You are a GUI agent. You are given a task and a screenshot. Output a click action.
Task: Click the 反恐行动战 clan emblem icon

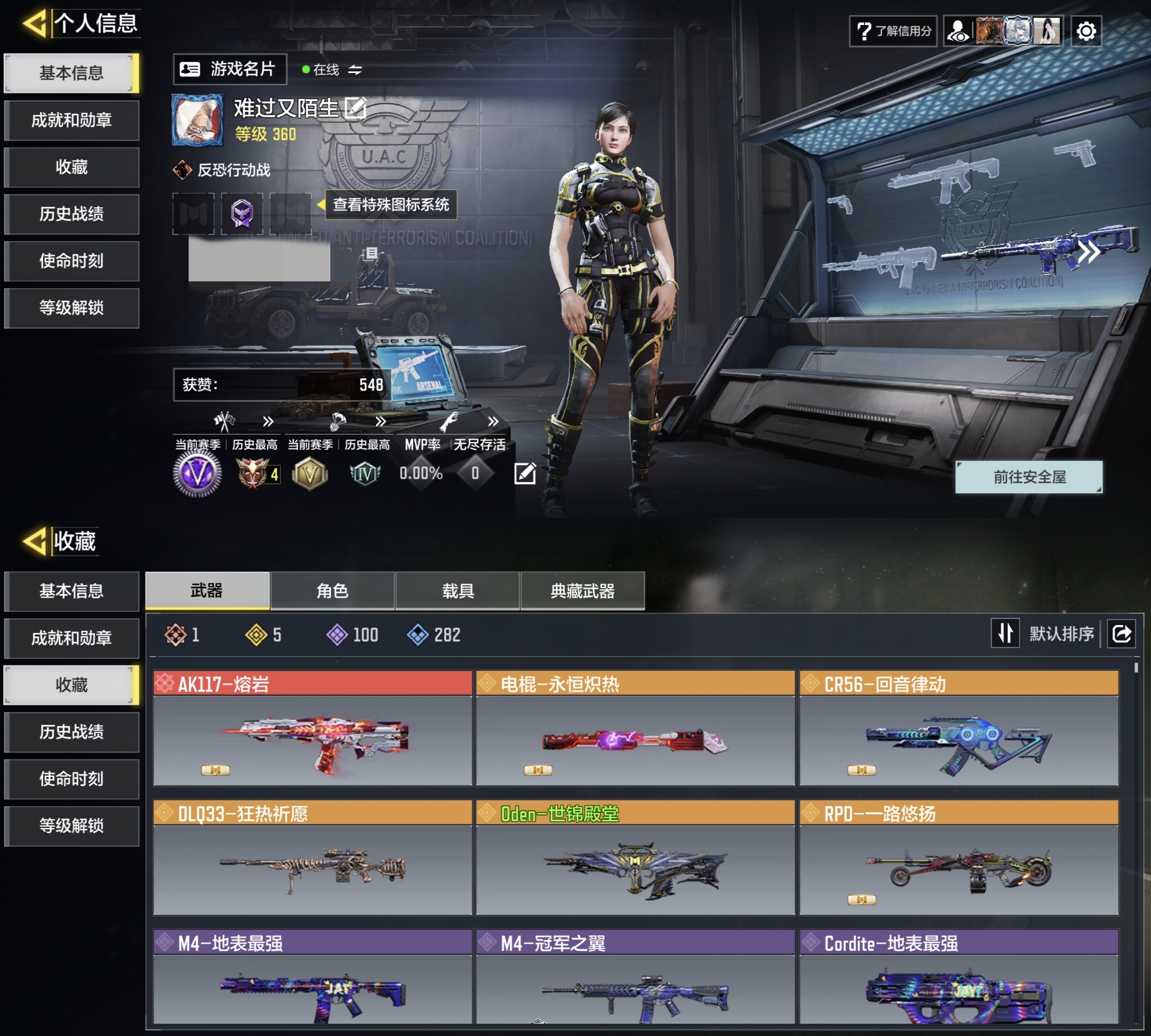click(x=182, y=168)
